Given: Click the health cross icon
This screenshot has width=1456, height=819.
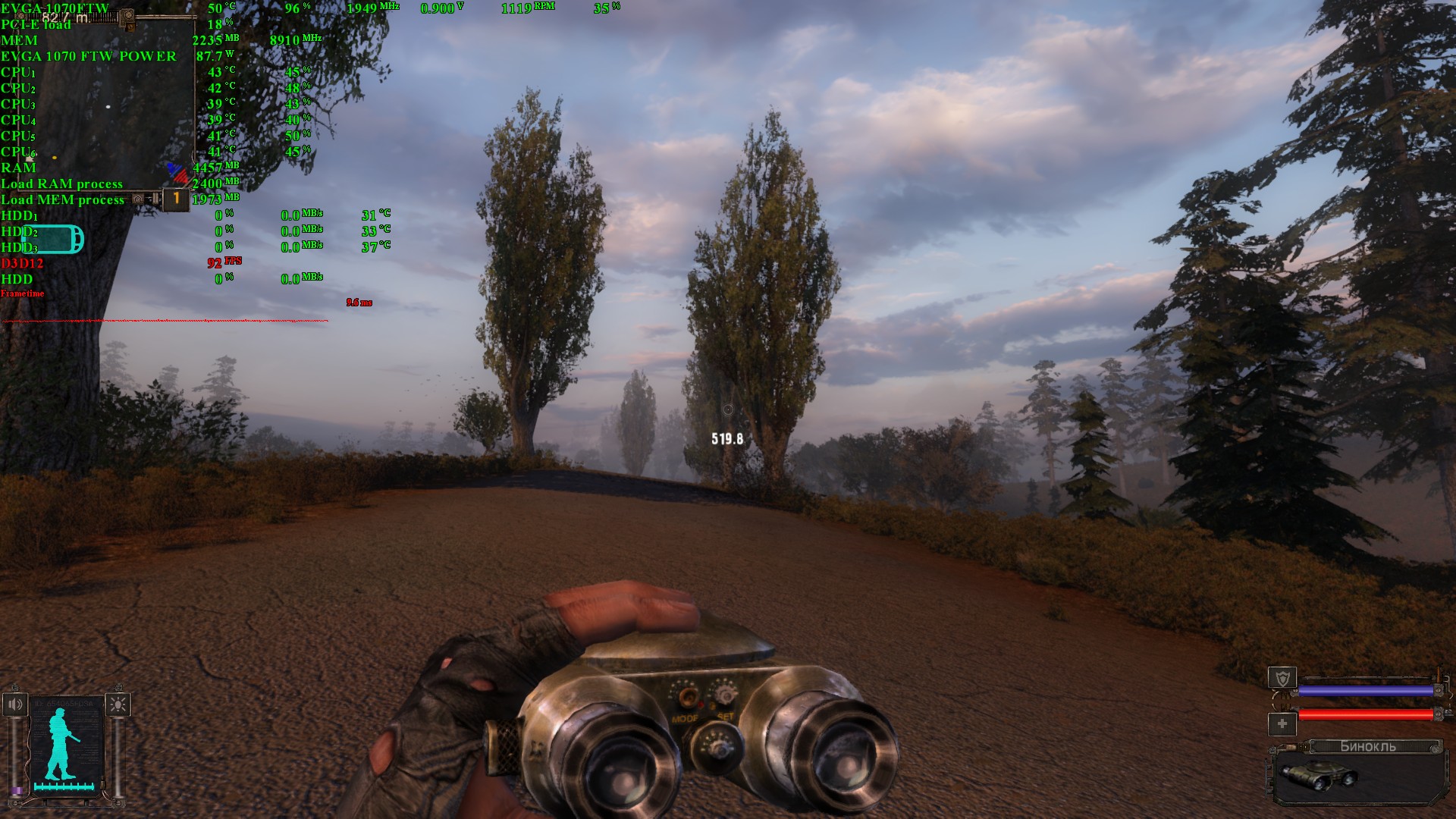Looking at the screenshot, I should click(1282, 723).
